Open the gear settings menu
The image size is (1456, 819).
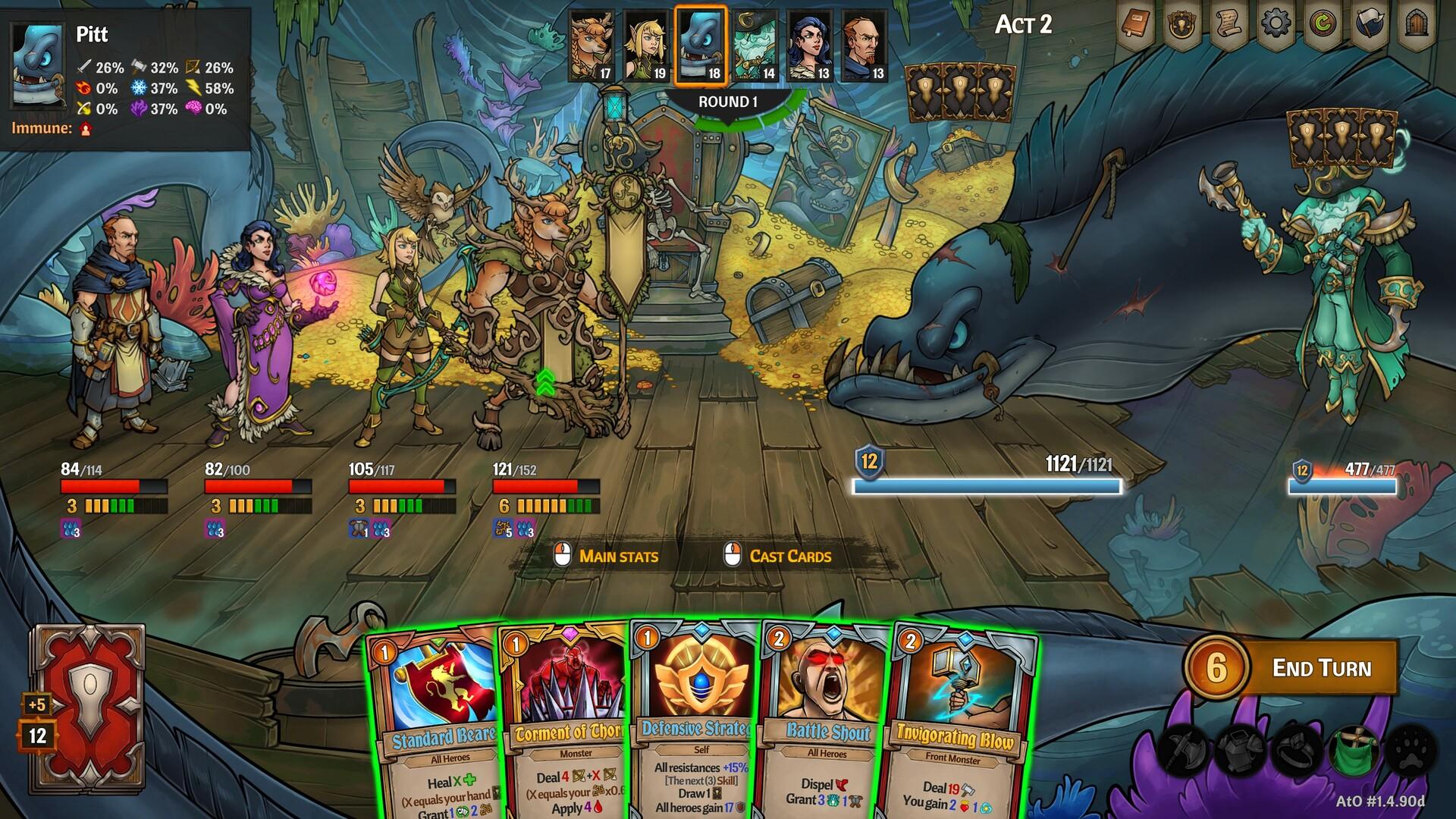(1276, 24)
